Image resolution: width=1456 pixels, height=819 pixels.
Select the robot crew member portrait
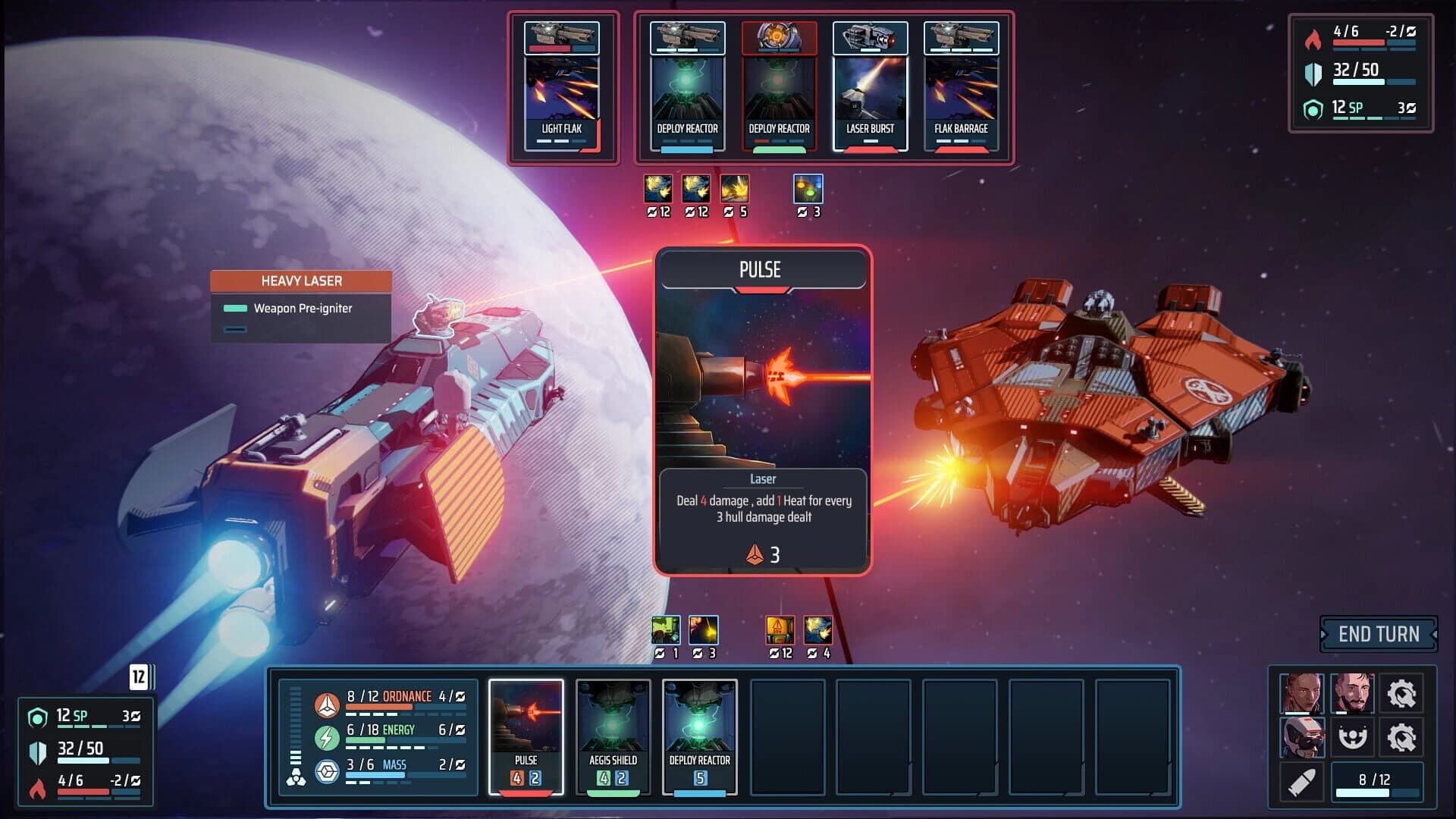click(1303, 736)
